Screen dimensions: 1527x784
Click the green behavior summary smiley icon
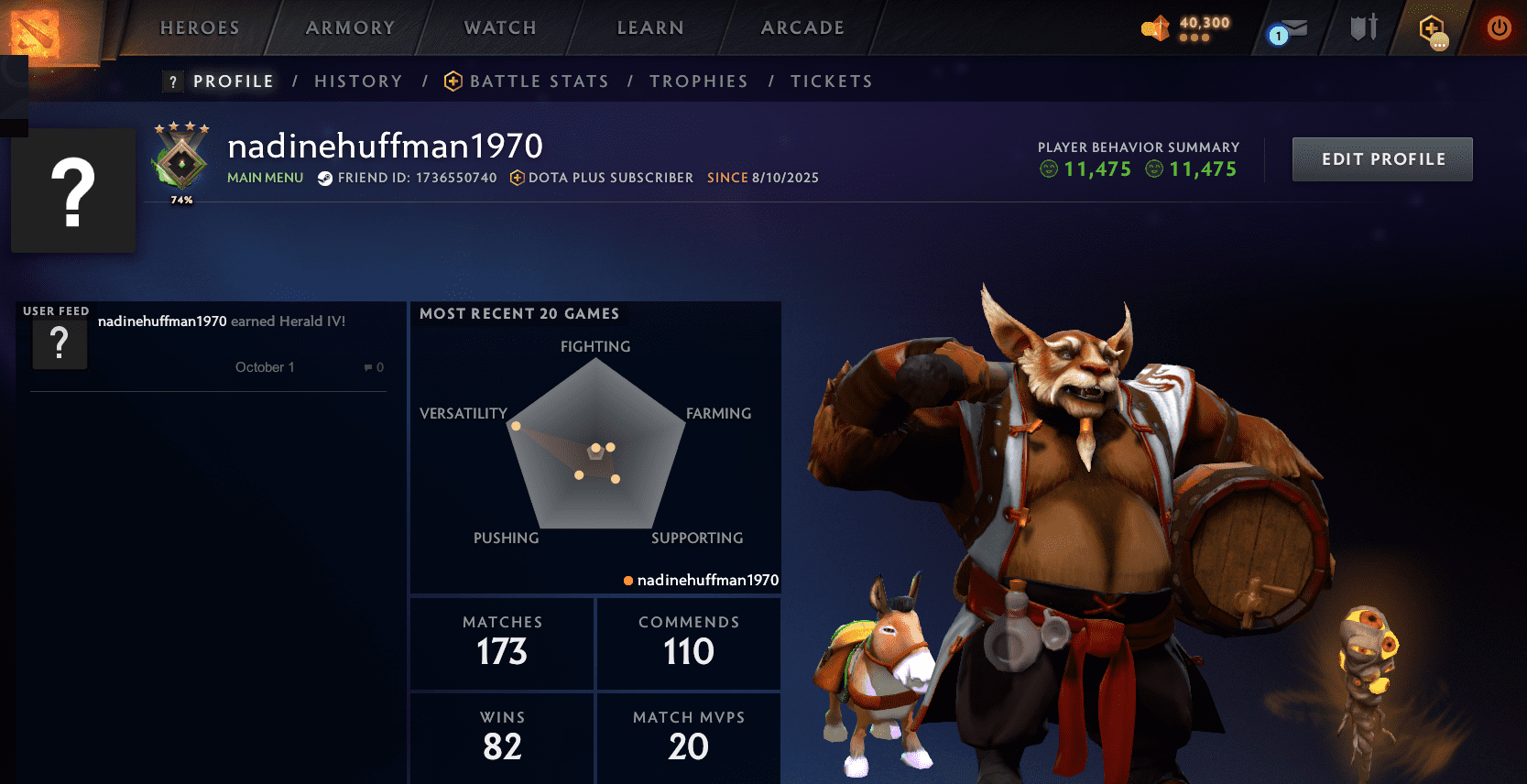point(1049,169)
